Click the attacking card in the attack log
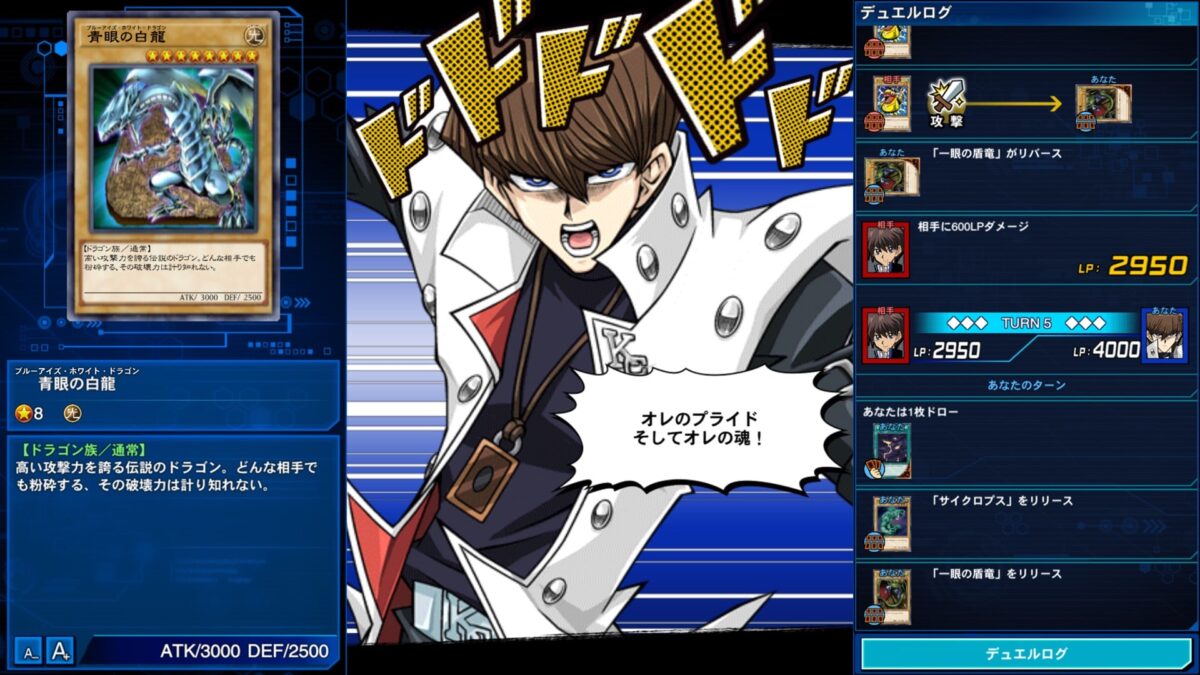Screen dimensions: 1200x675 [x=891, y=101]
